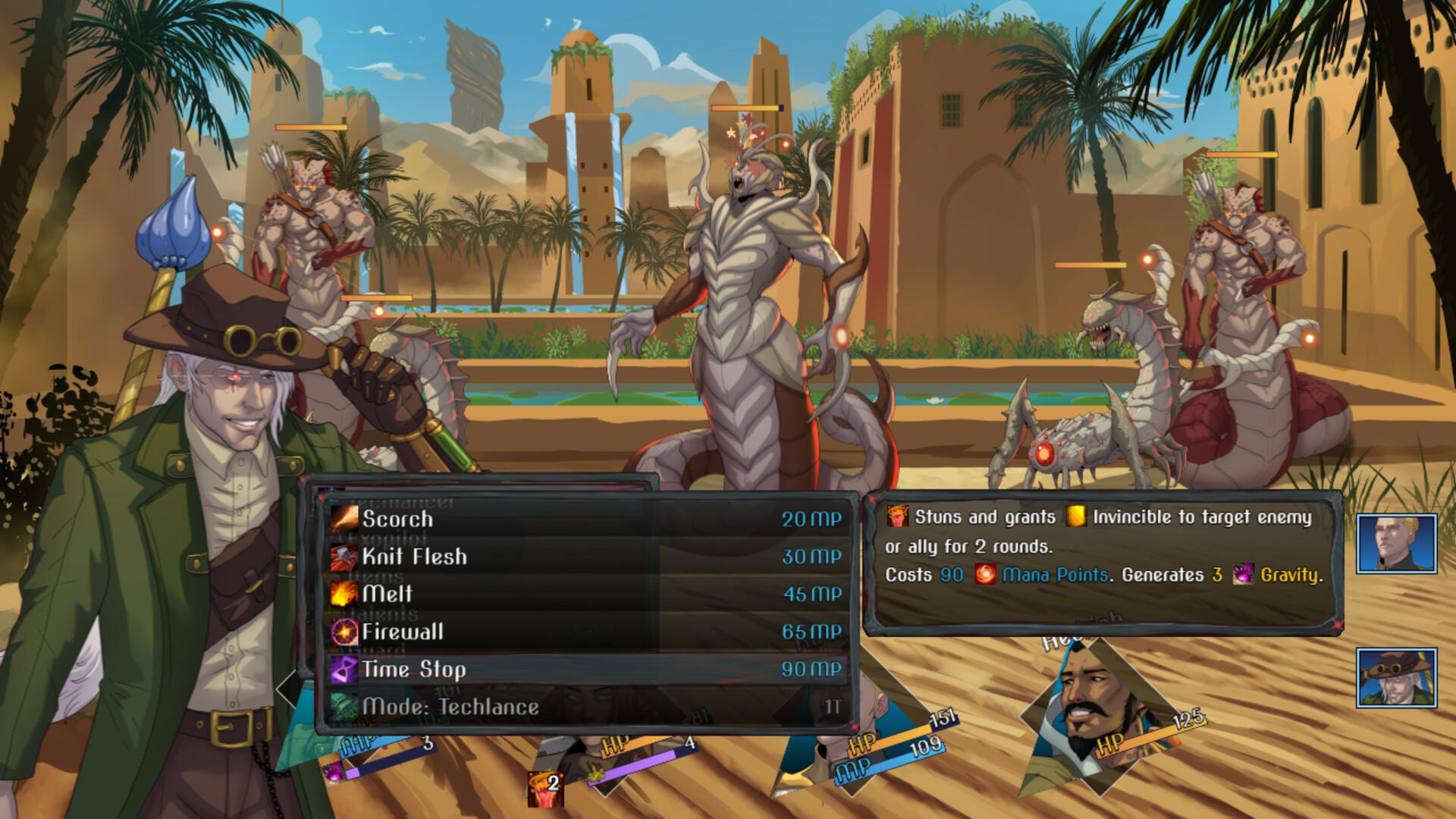Select the Time Stop skill text
Viewport: 1456px width, 819px height.
[416, 669]
